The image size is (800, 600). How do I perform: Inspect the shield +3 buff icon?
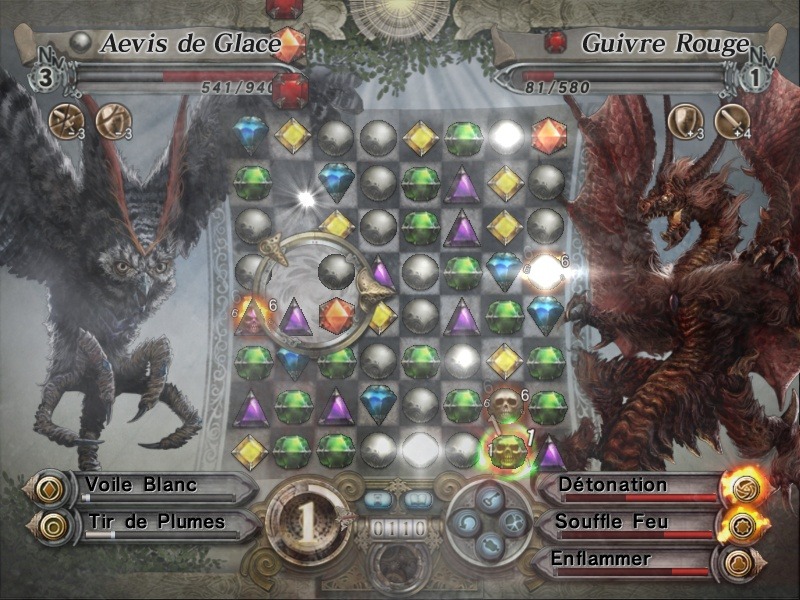pos(683,120)
